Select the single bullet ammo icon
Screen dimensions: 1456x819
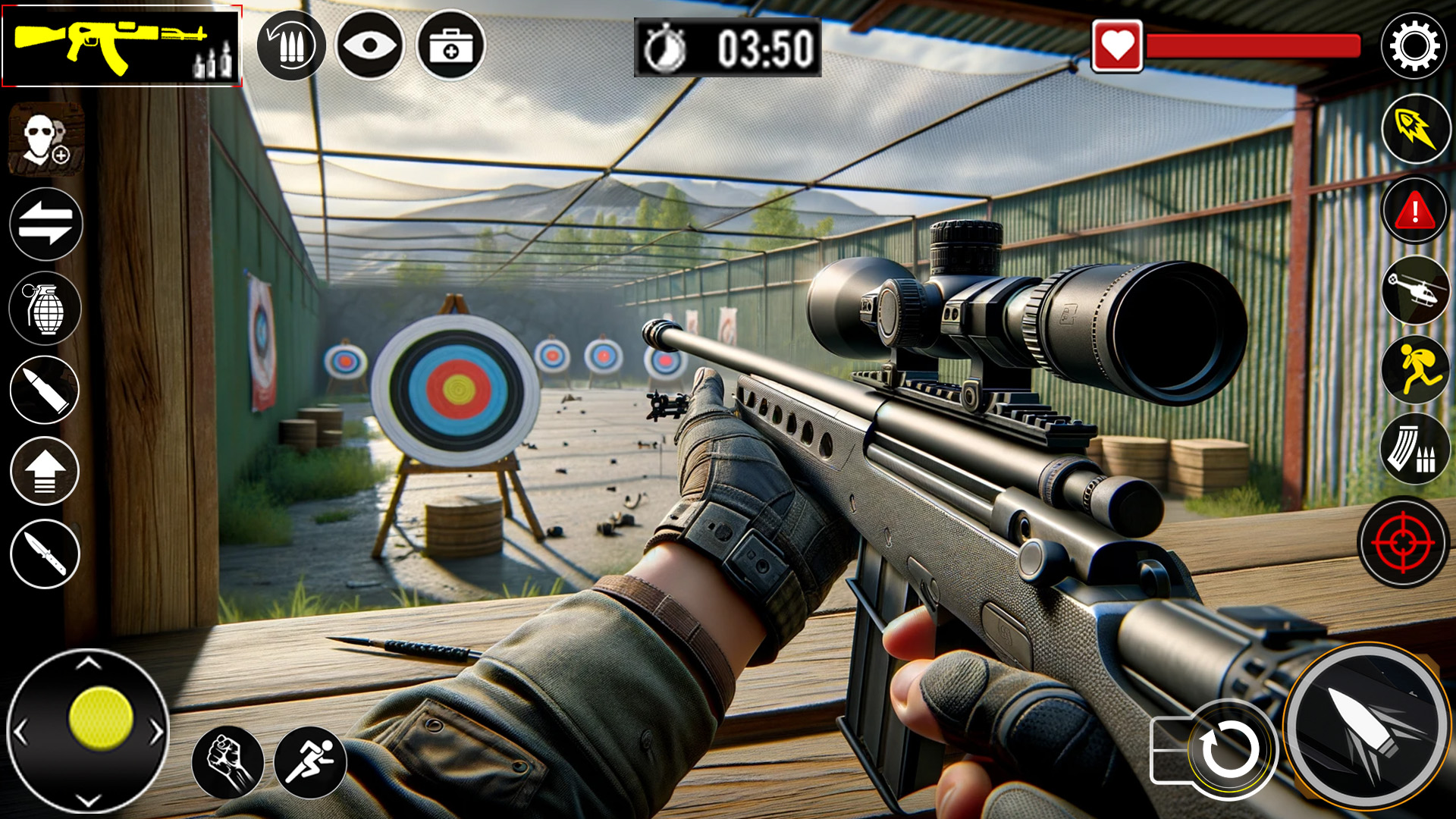pos(45,390)
